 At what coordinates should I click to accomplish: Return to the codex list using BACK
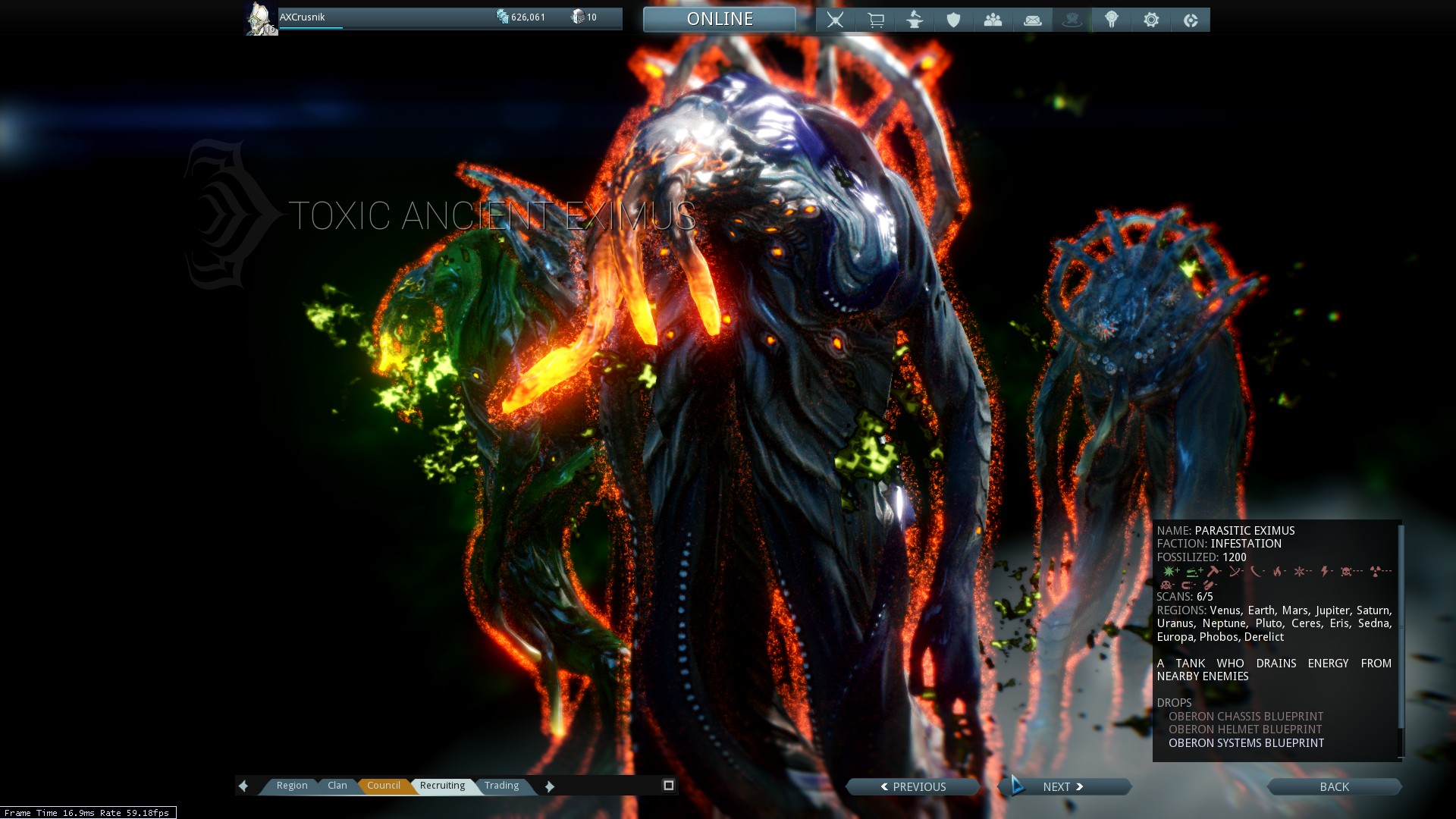(x=1333, y=786)
